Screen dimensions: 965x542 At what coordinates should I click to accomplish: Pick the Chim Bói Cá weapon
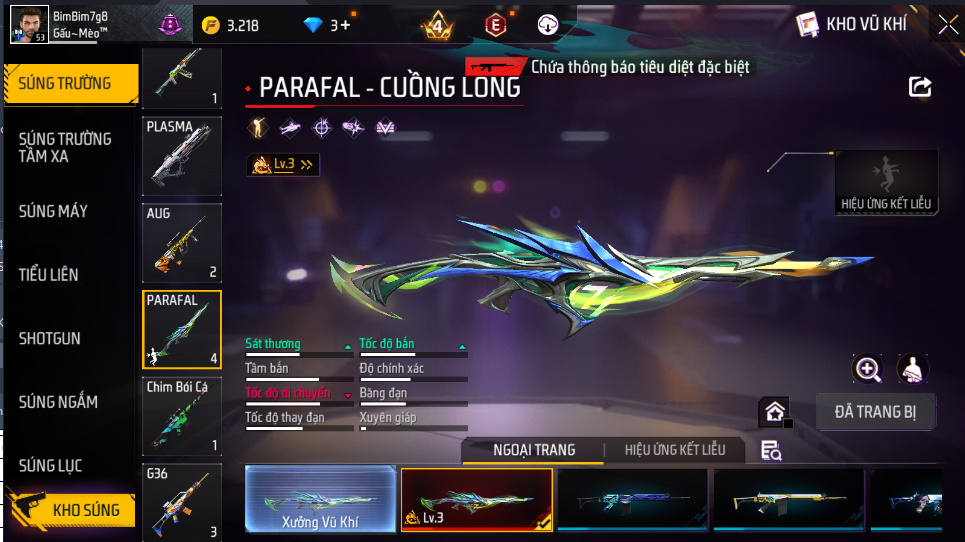coord(181,416)
